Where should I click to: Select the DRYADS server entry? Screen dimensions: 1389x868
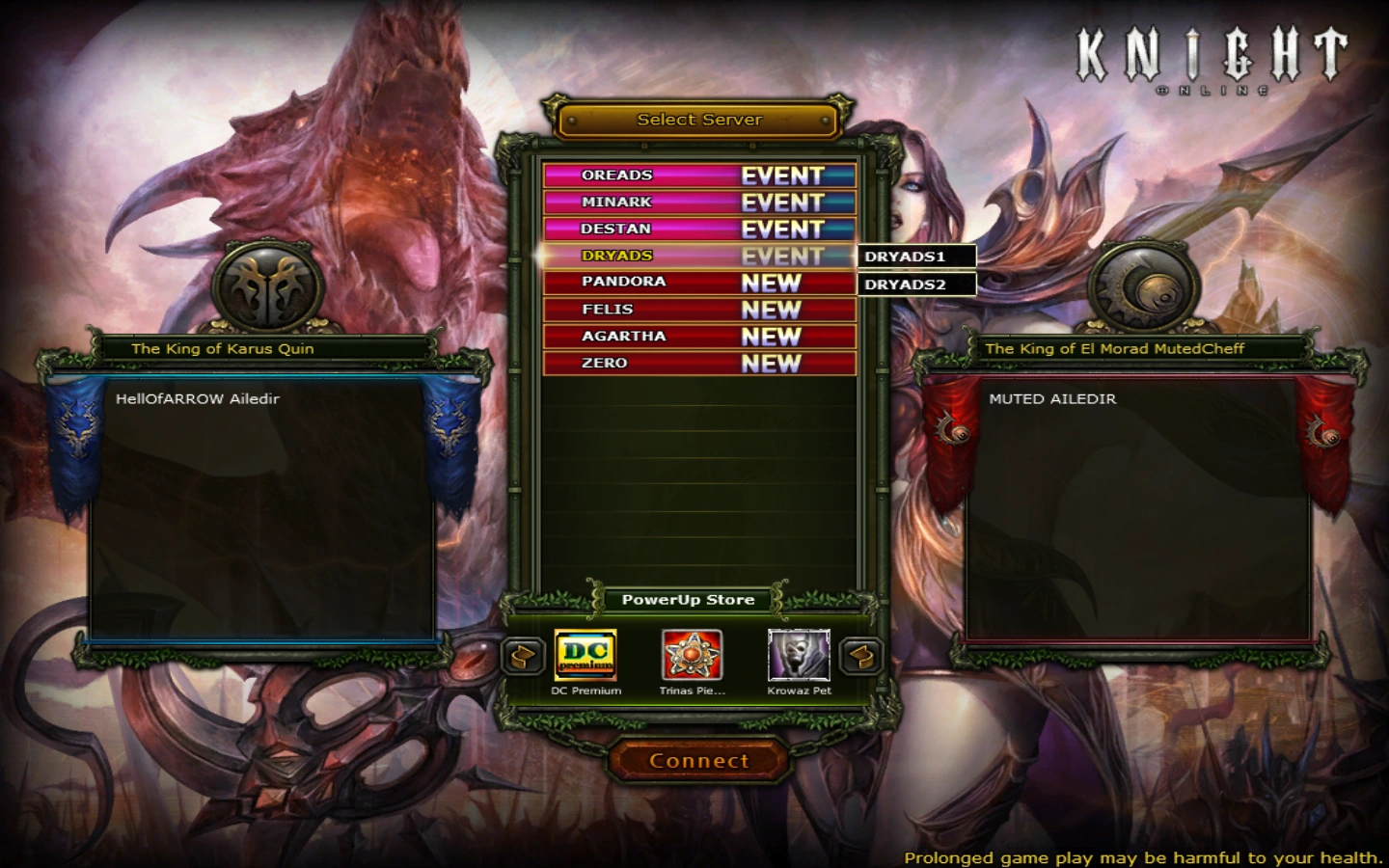click(x=699, y=256)
